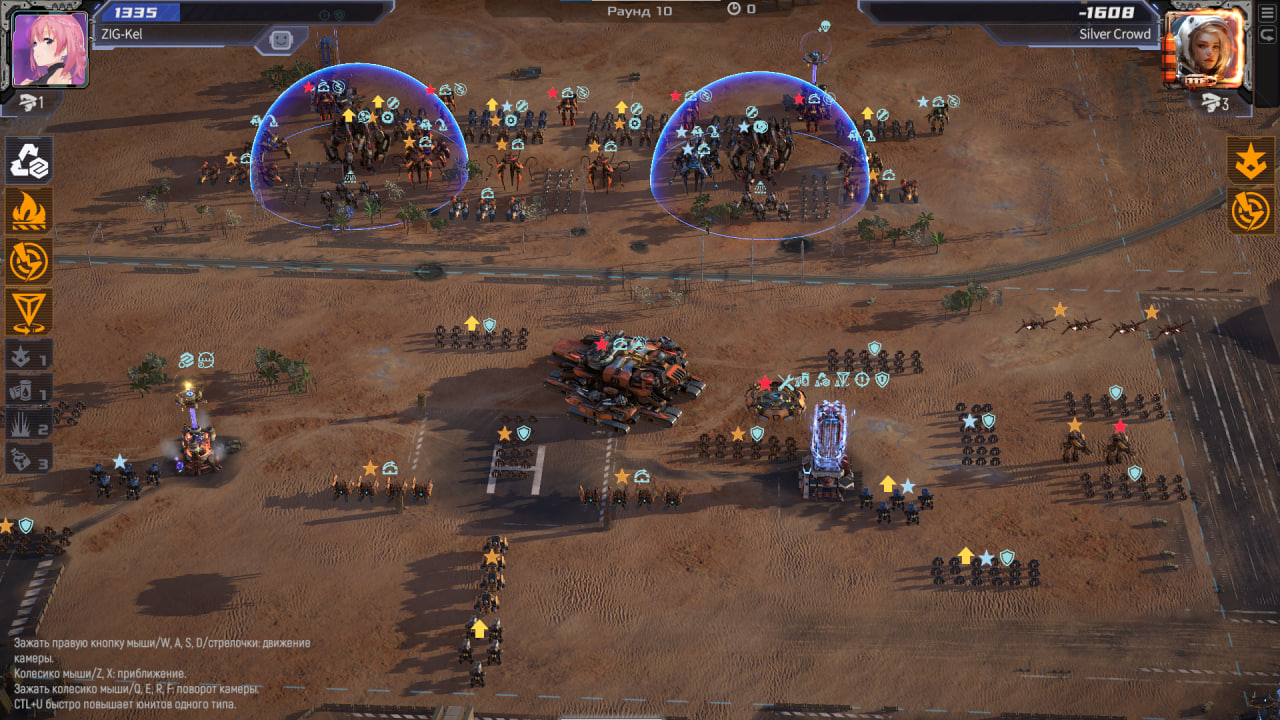
Task: Click the opponent's orange star-chevron icon
Action: tap(1250, 160)
